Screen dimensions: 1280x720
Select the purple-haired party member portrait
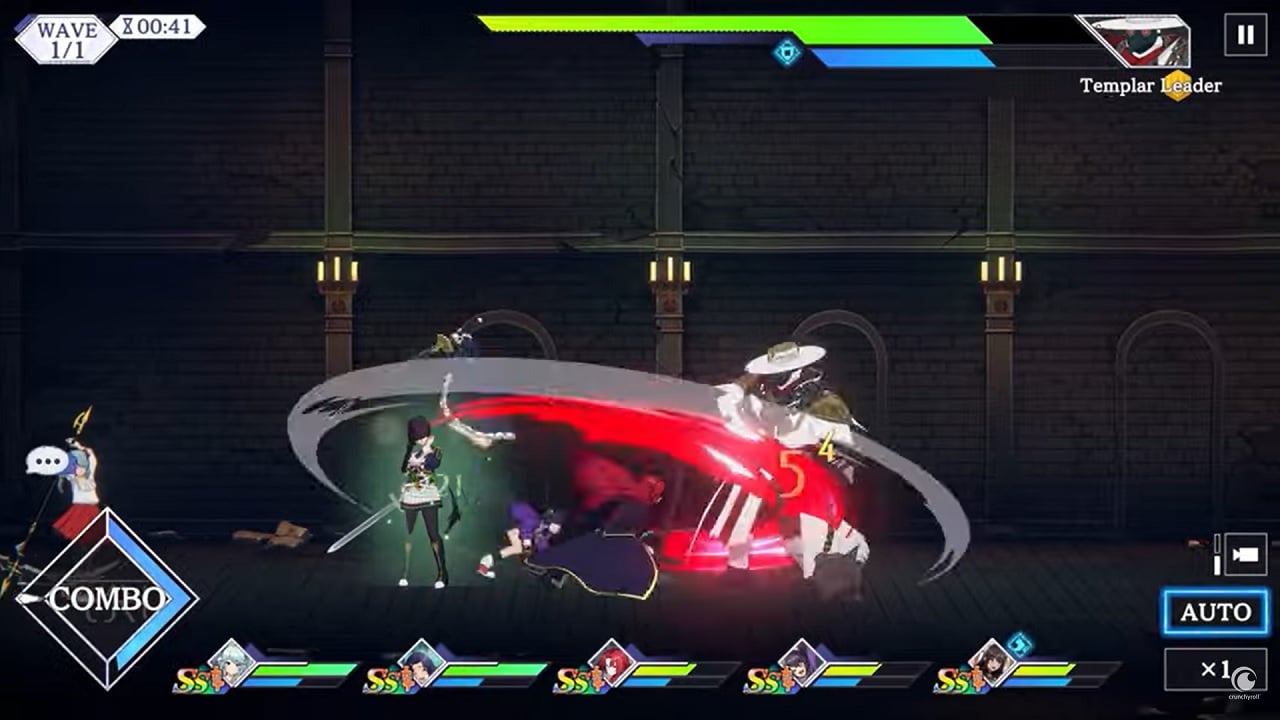(802, 663)
